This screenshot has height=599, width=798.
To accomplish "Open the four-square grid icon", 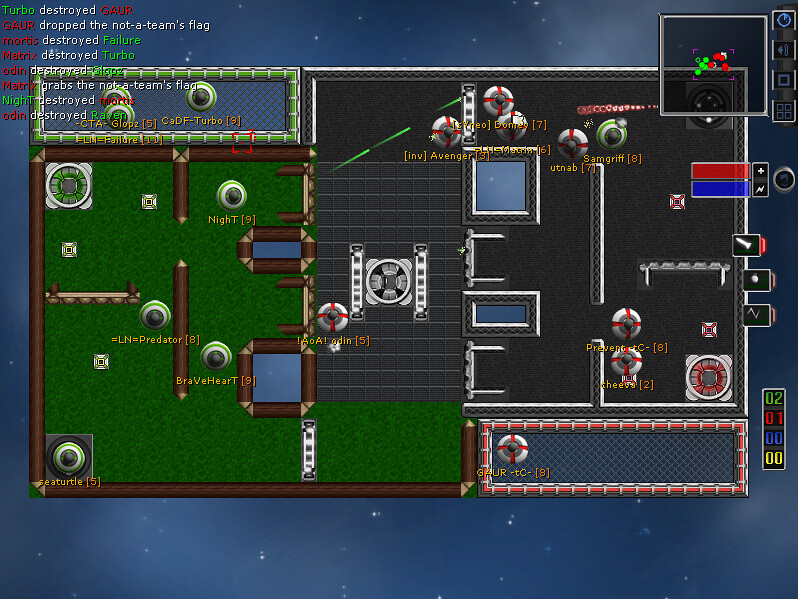I will tap(784, 110).
